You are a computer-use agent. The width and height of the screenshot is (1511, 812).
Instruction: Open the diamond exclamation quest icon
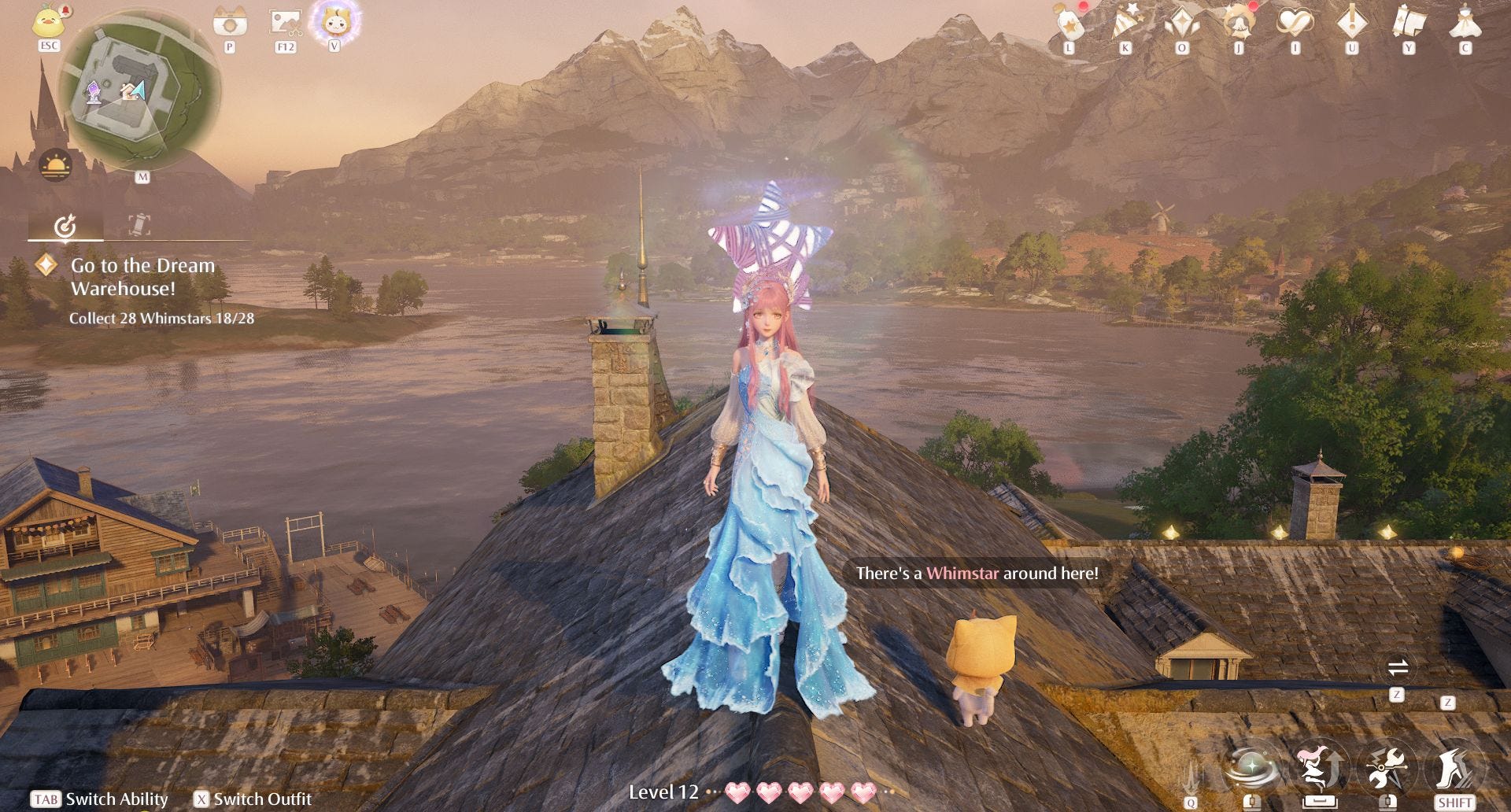click(1352, 22)
